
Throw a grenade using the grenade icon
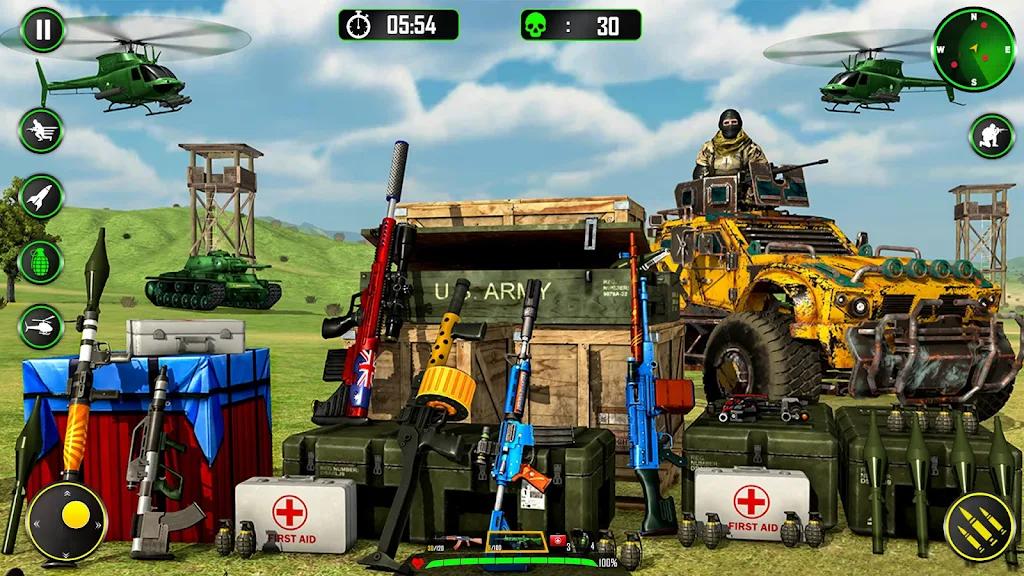[41, 261]
